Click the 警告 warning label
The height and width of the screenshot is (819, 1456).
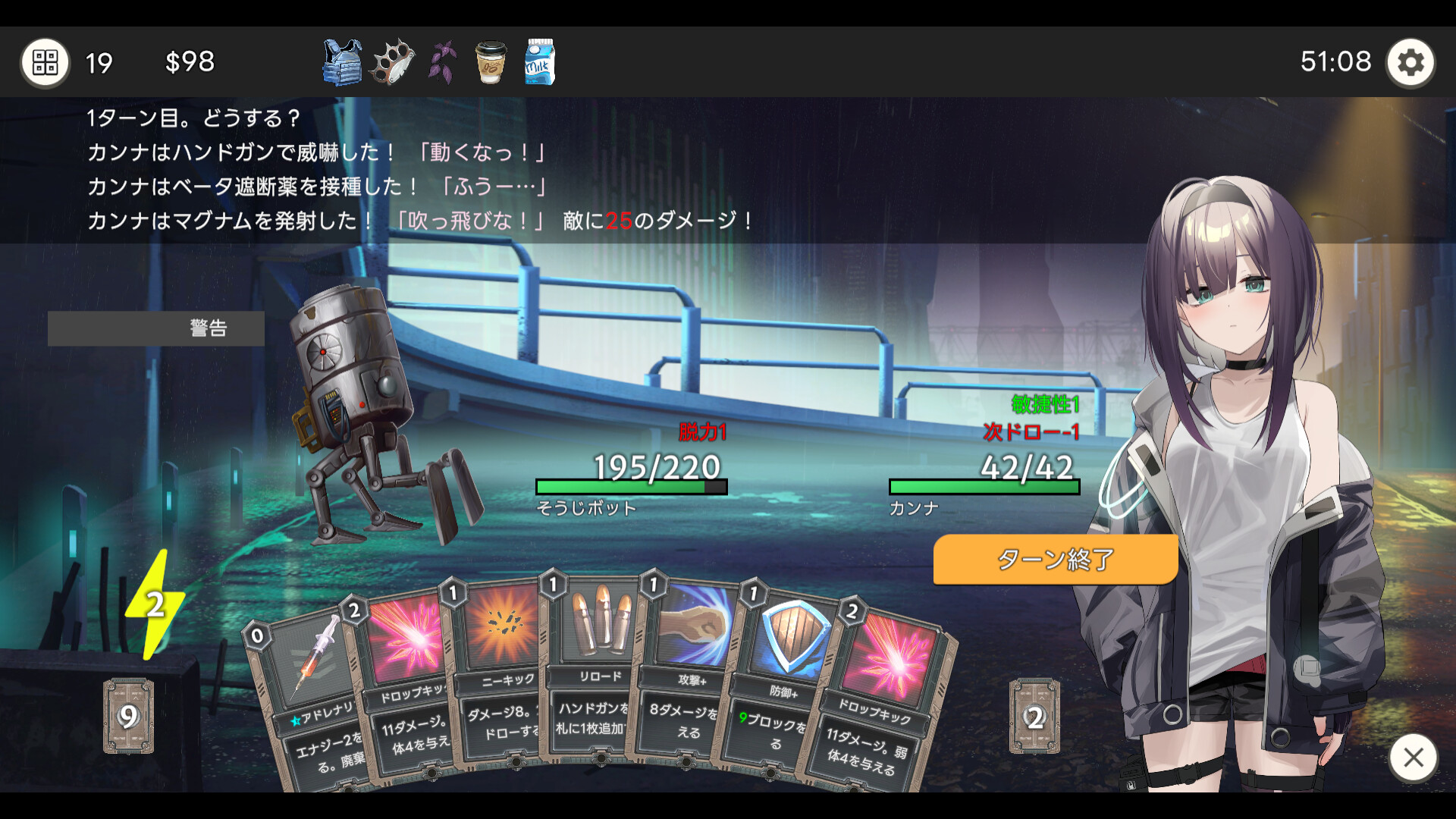pos(206,328)
